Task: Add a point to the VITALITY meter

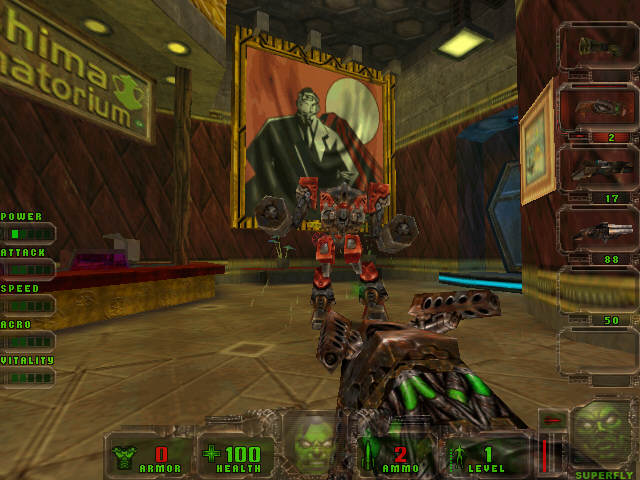Action: click(x=28, y=377)
